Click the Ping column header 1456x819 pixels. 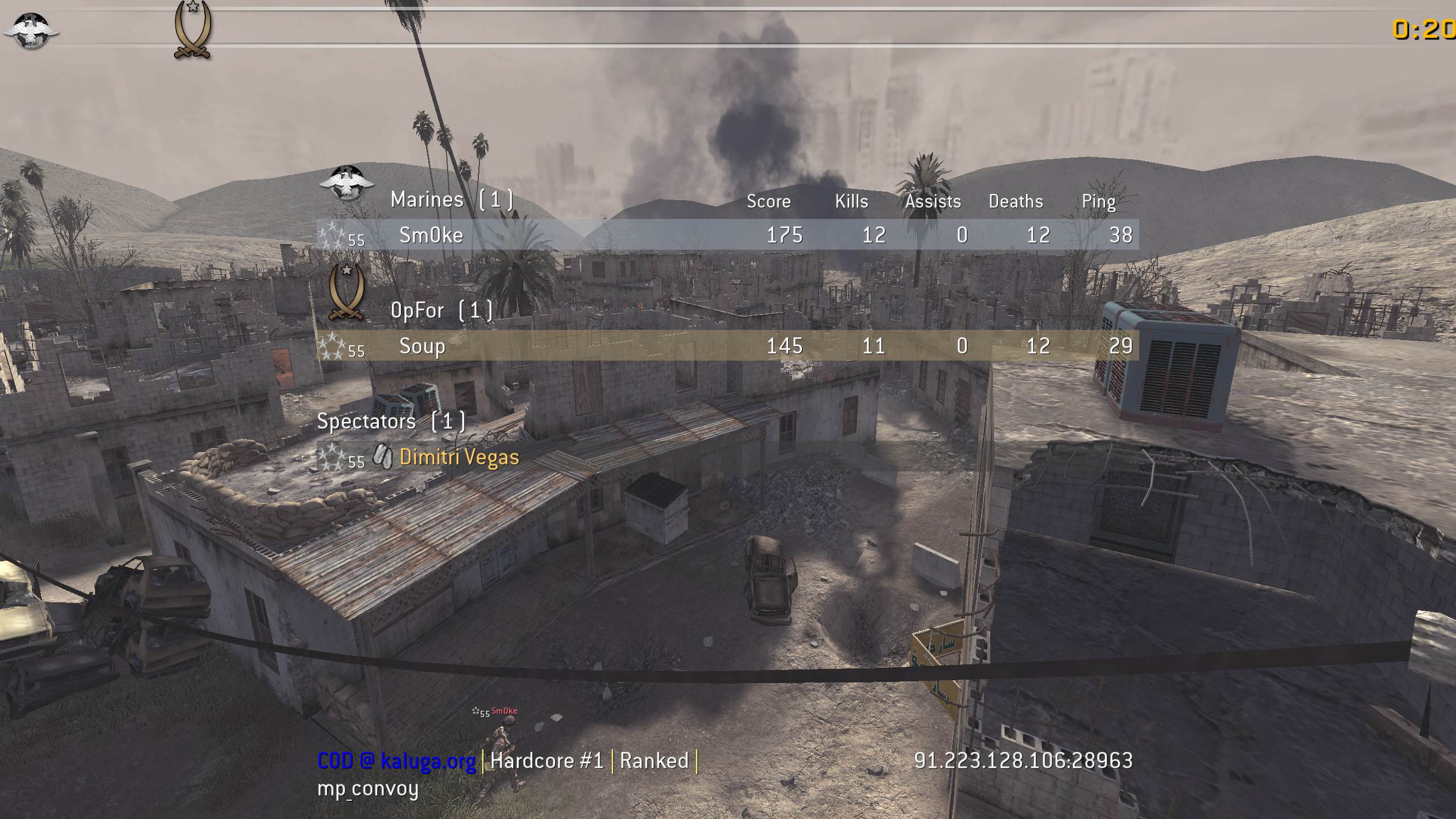click(x=1100, y=201)
